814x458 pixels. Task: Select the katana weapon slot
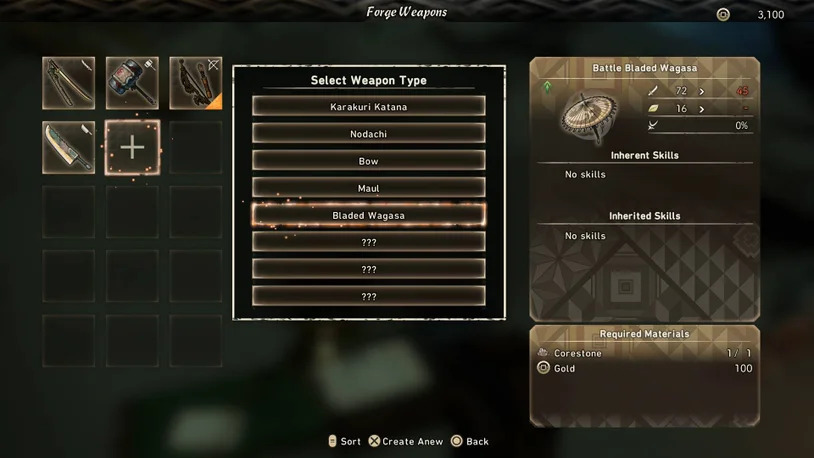[69, 83]
